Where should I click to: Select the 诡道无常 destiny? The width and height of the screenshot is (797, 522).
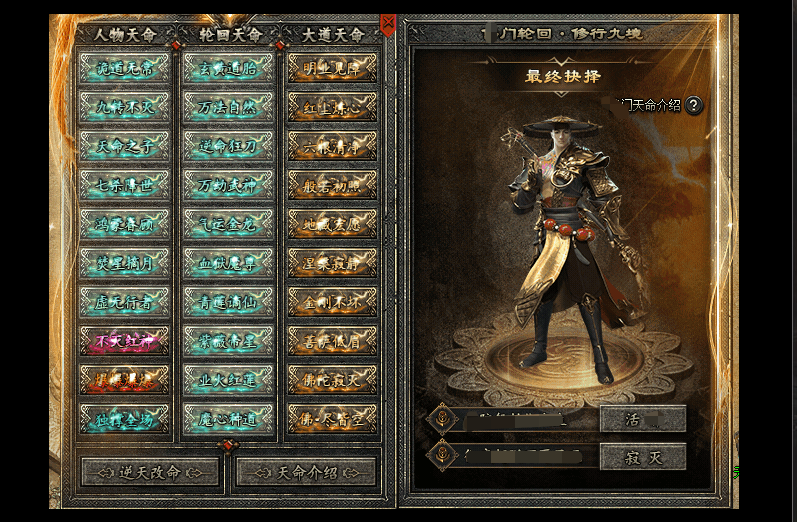coord(124,67)
